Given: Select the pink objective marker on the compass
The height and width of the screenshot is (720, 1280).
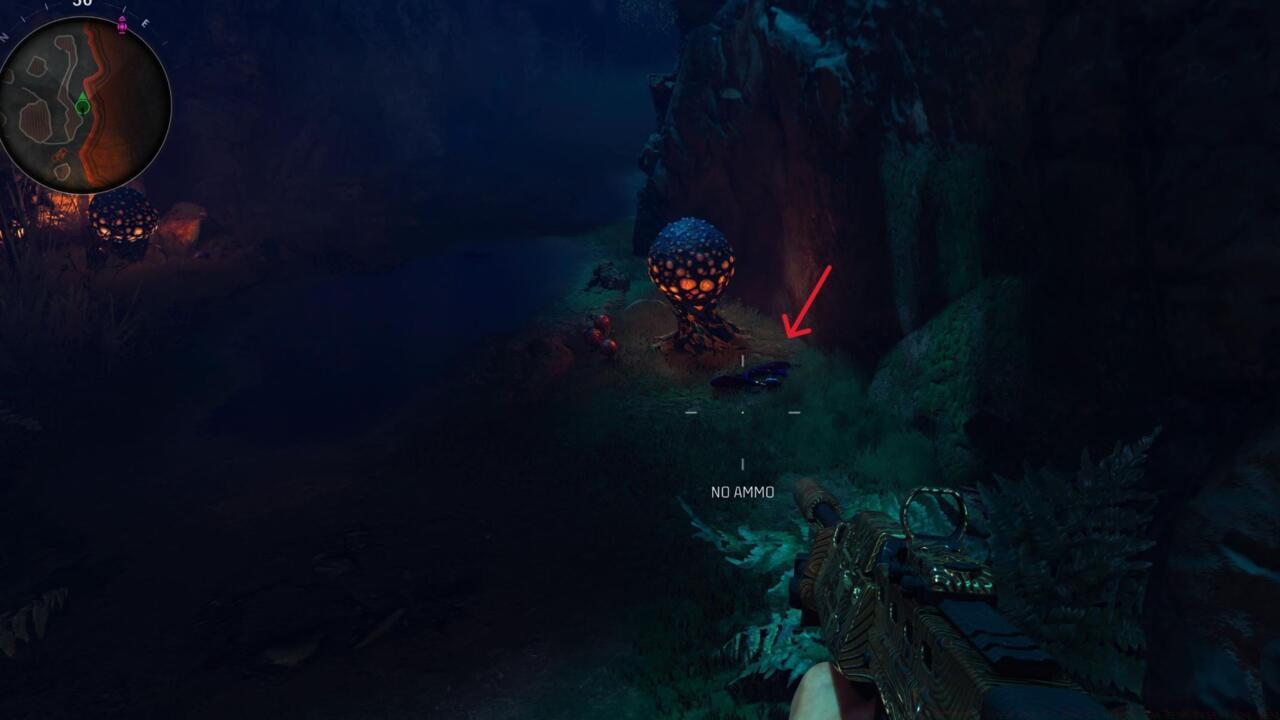Looking at the screenshot, I should click(x=121, y=25).
